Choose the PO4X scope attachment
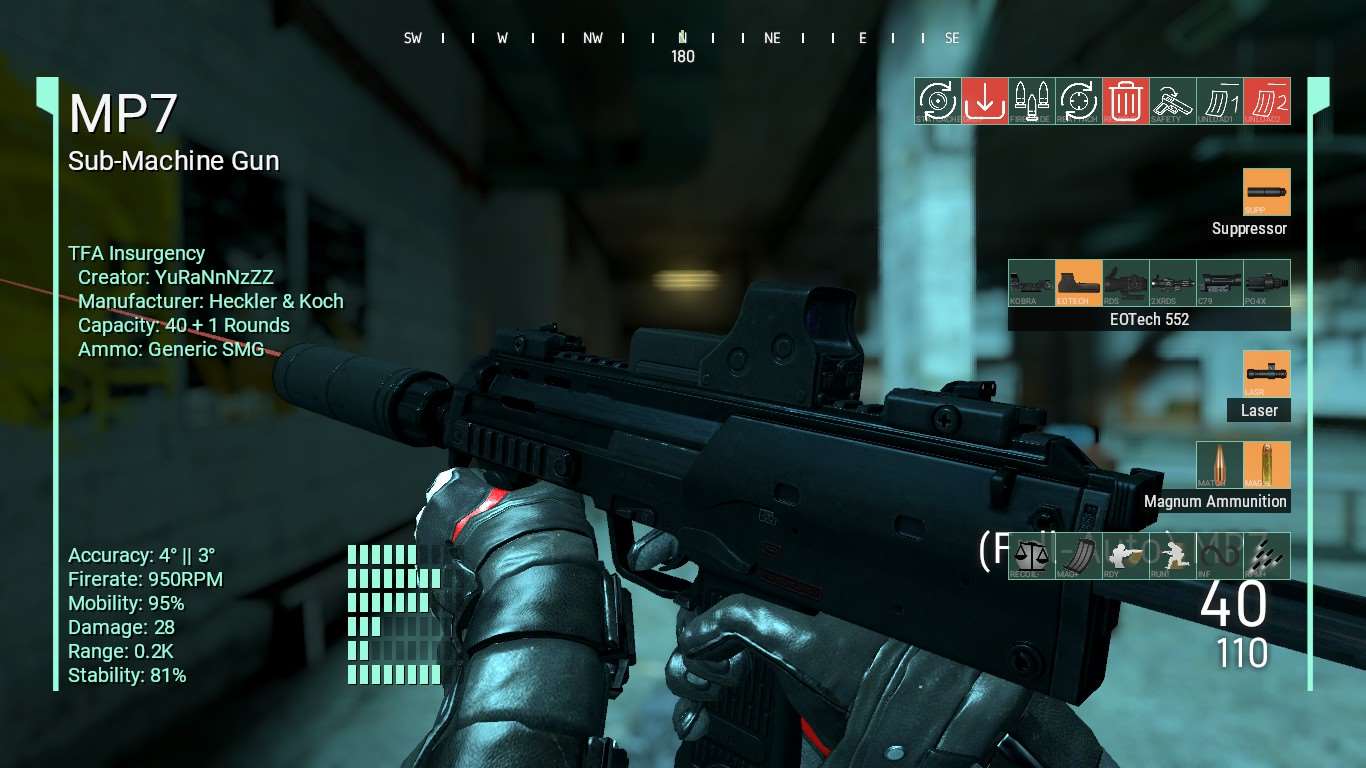1366x768 pixels. click(1266, 283)
